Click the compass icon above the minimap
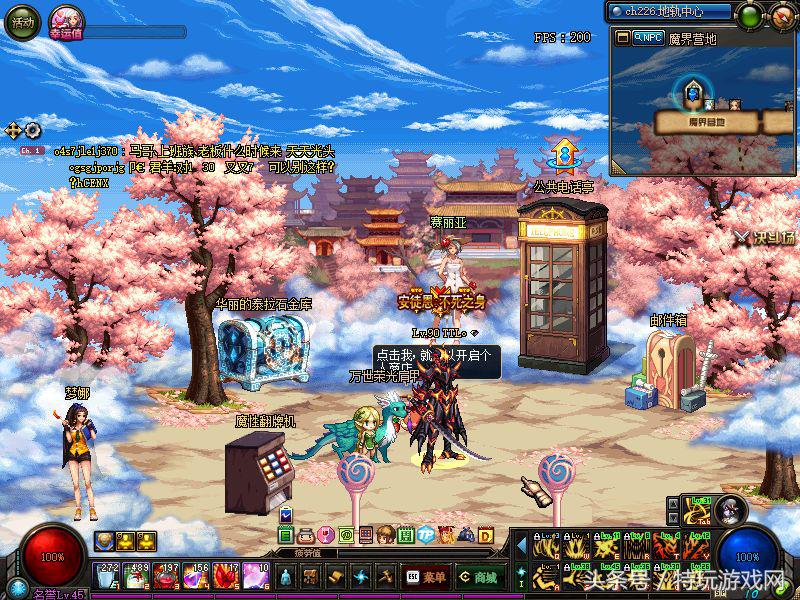 [781, 15]
